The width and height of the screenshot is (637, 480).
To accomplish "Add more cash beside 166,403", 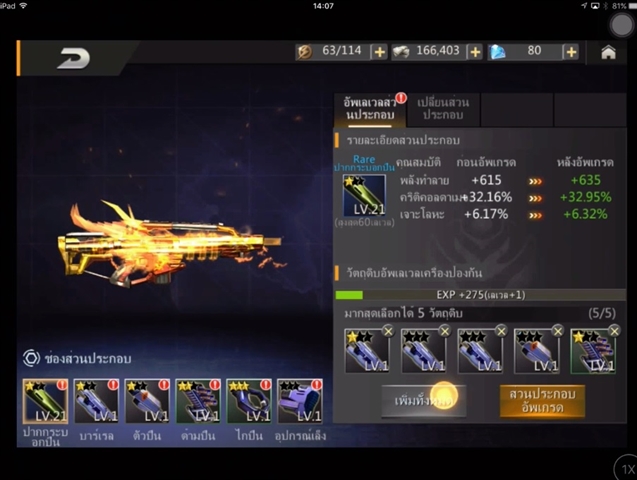I will [x=474, y=52].
